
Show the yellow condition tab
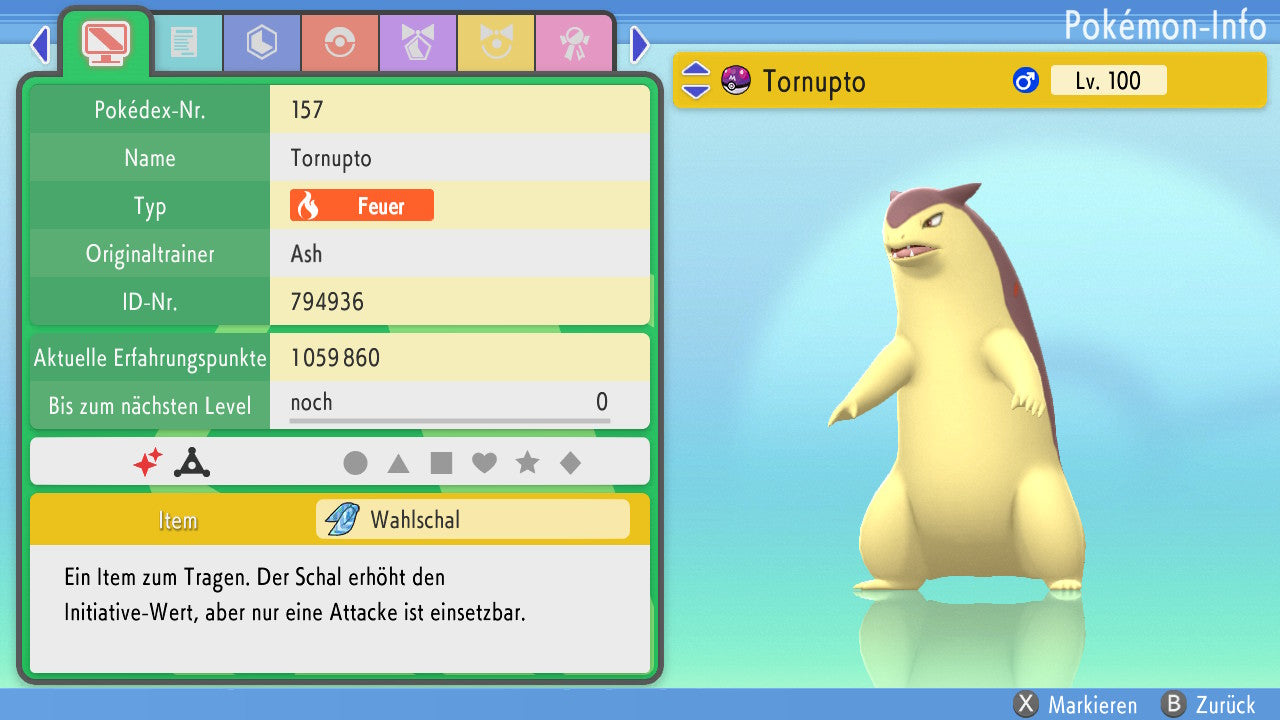click(x=495, y=43)
